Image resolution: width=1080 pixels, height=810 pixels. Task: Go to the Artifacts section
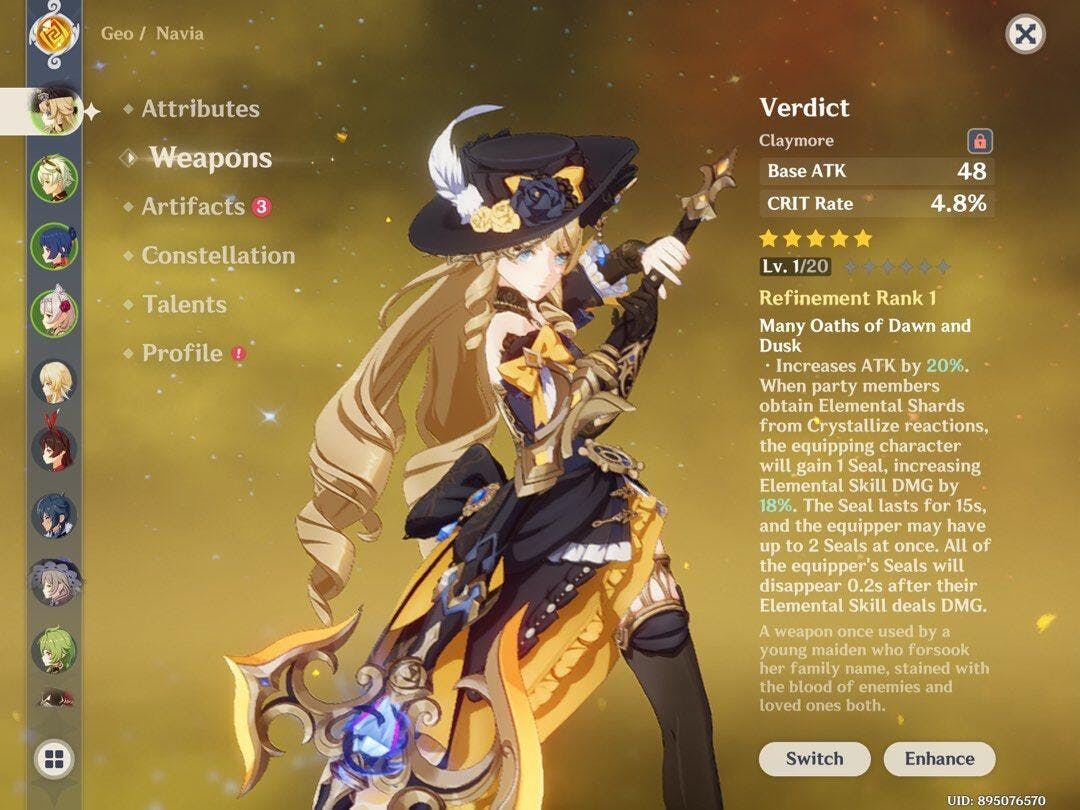[x=193, y=207]
